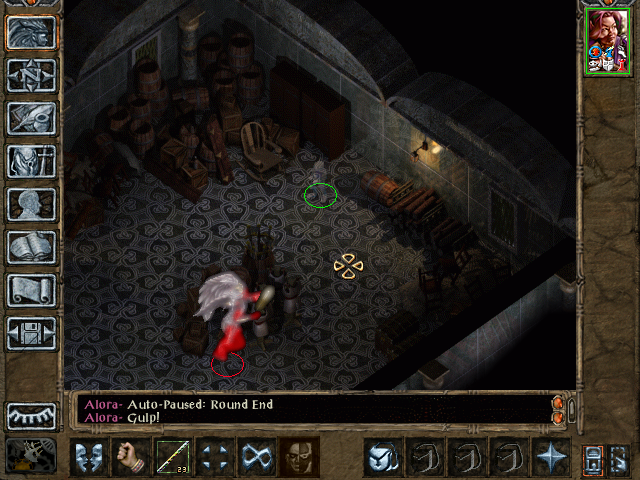Use the dark face mask ability

[299, 456]
